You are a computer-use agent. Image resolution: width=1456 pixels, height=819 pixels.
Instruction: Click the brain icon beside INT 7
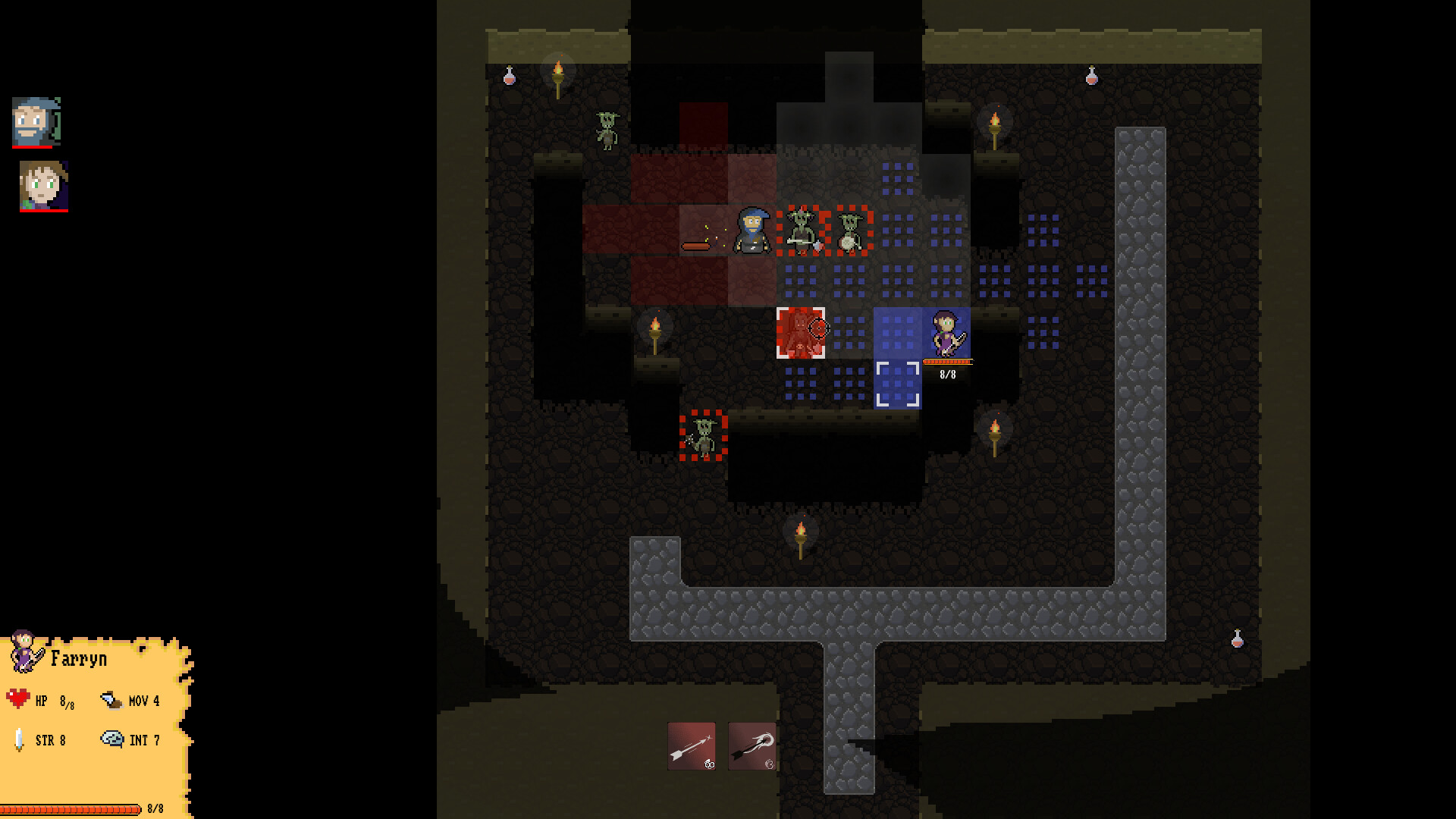(x=112, y=738)
